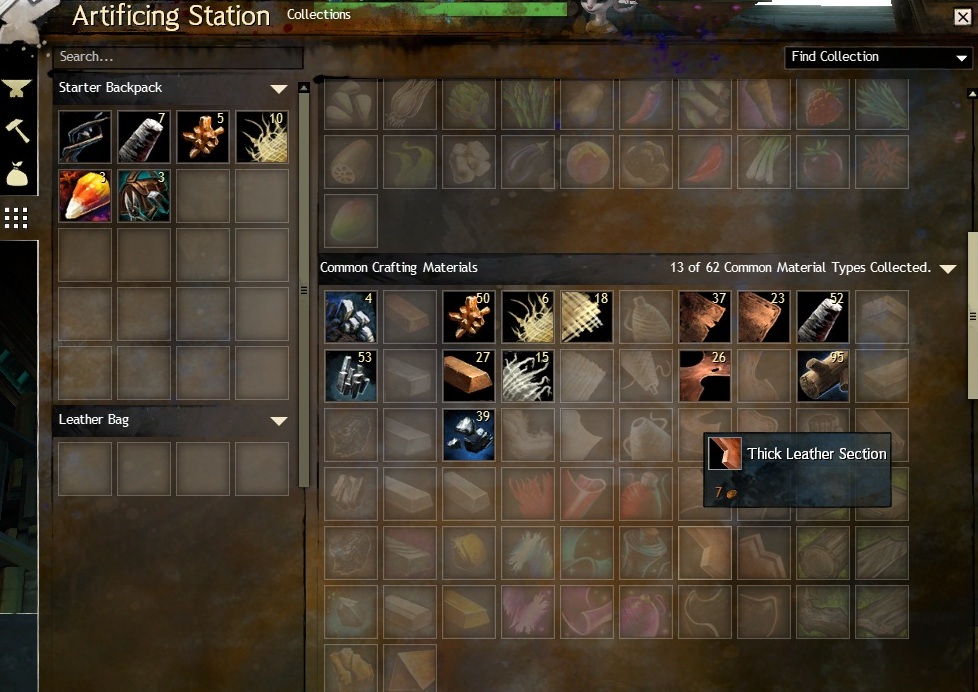Click the Search field

point(178,57)
